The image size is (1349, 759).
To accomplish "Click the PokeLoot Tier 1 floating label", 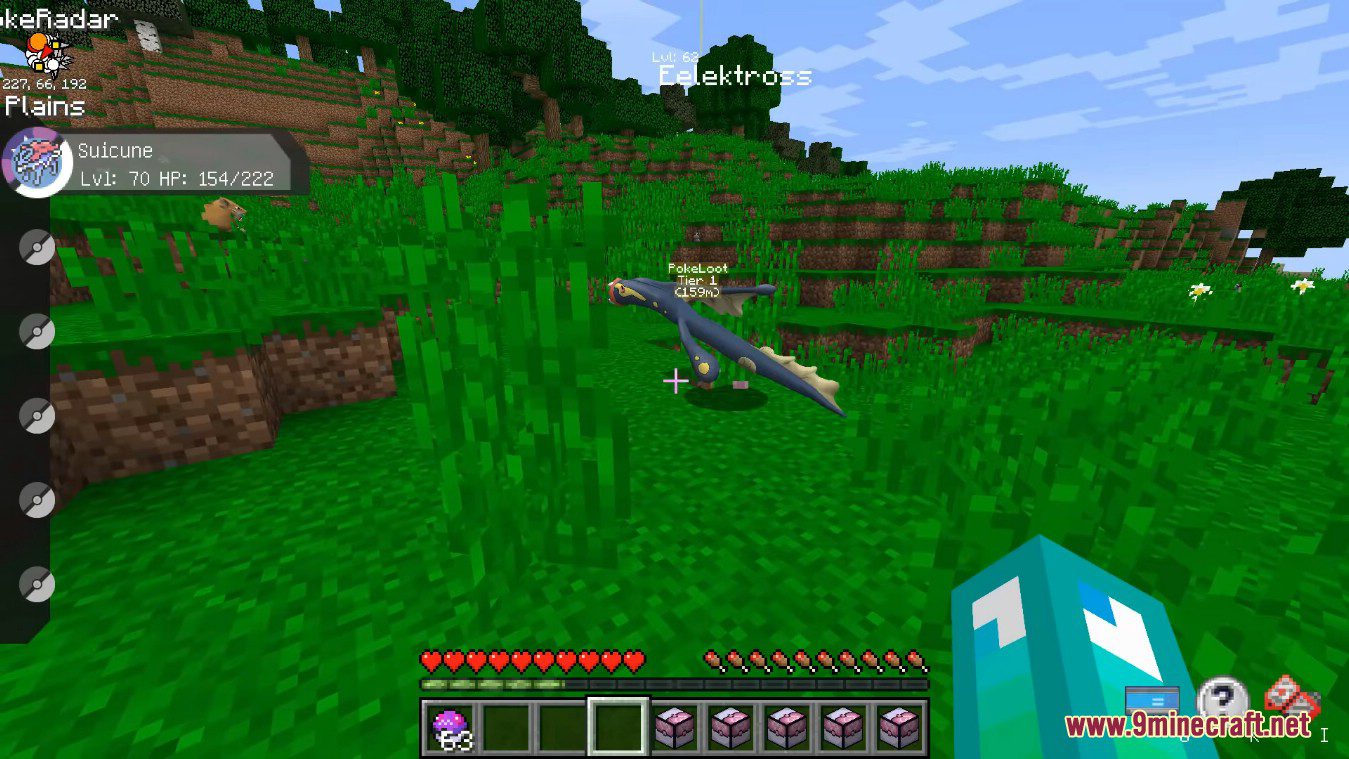I will coord(700,280).
